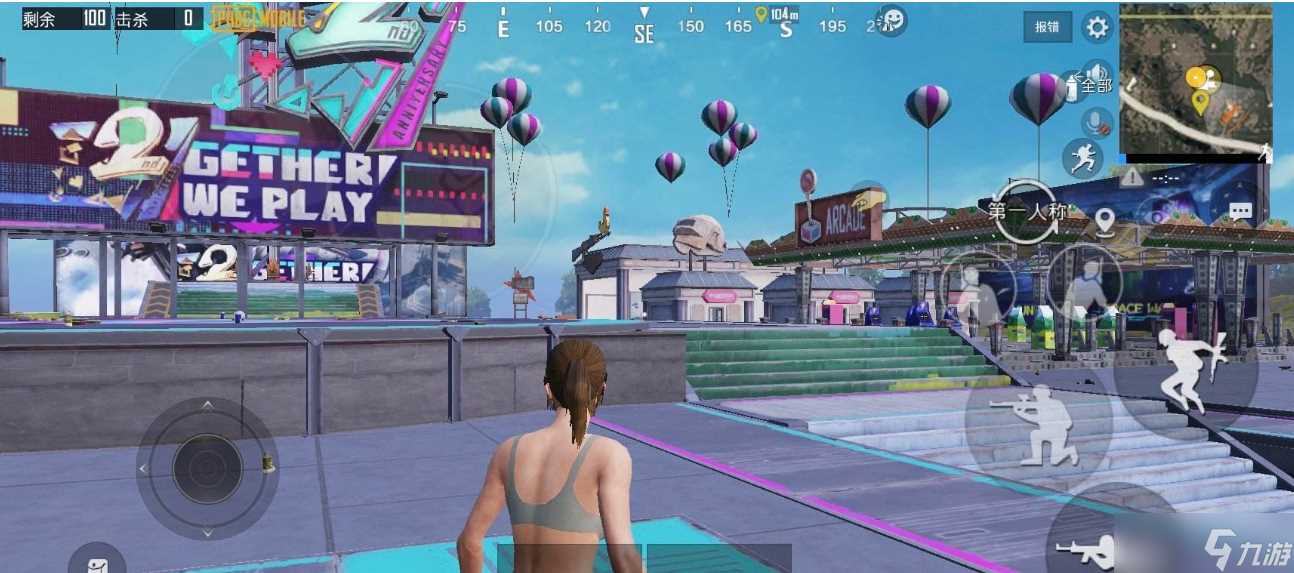Tap the jump figure button
The height and width of the screenshot is (573, 1294).
point(1187,370)
